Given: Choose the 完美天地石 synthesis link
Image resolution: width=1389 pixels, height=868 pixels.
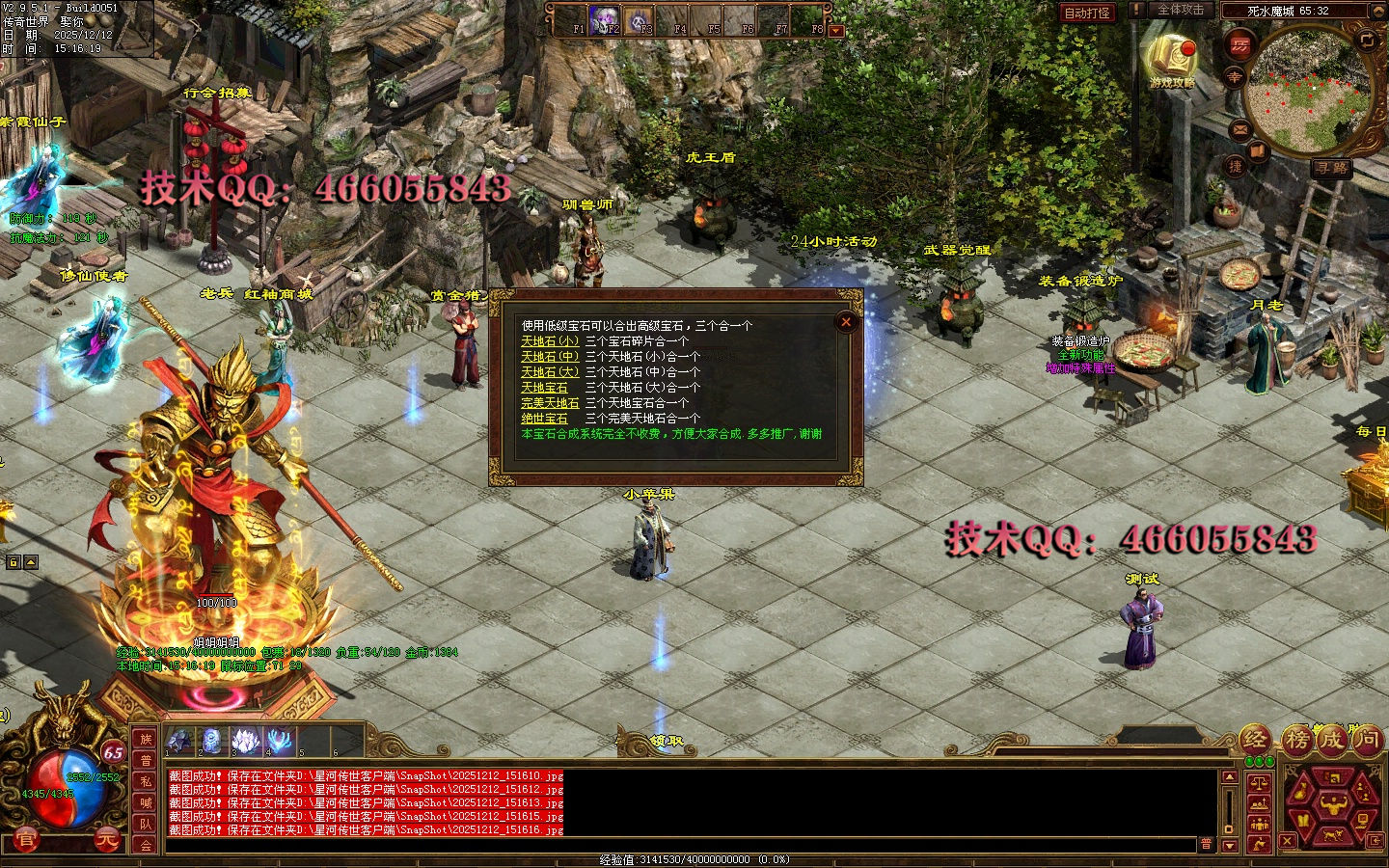Looking at the screenshot, I should click(550, 403).
